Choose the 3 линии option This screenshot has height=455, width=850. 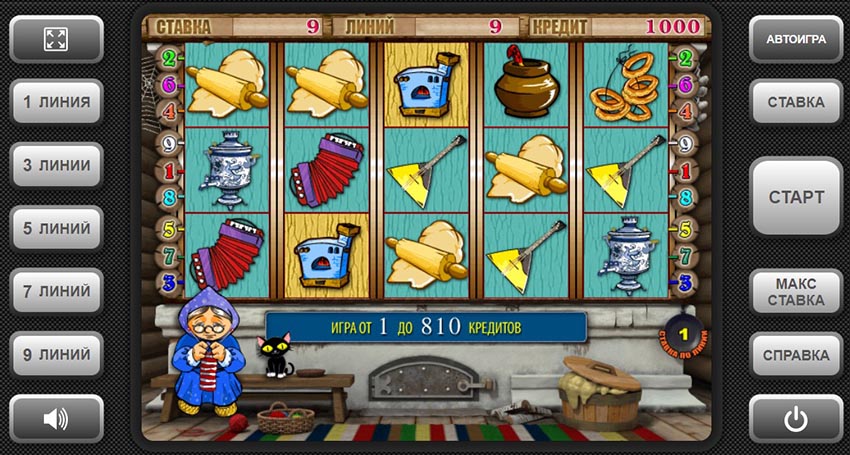pos(56,165)
